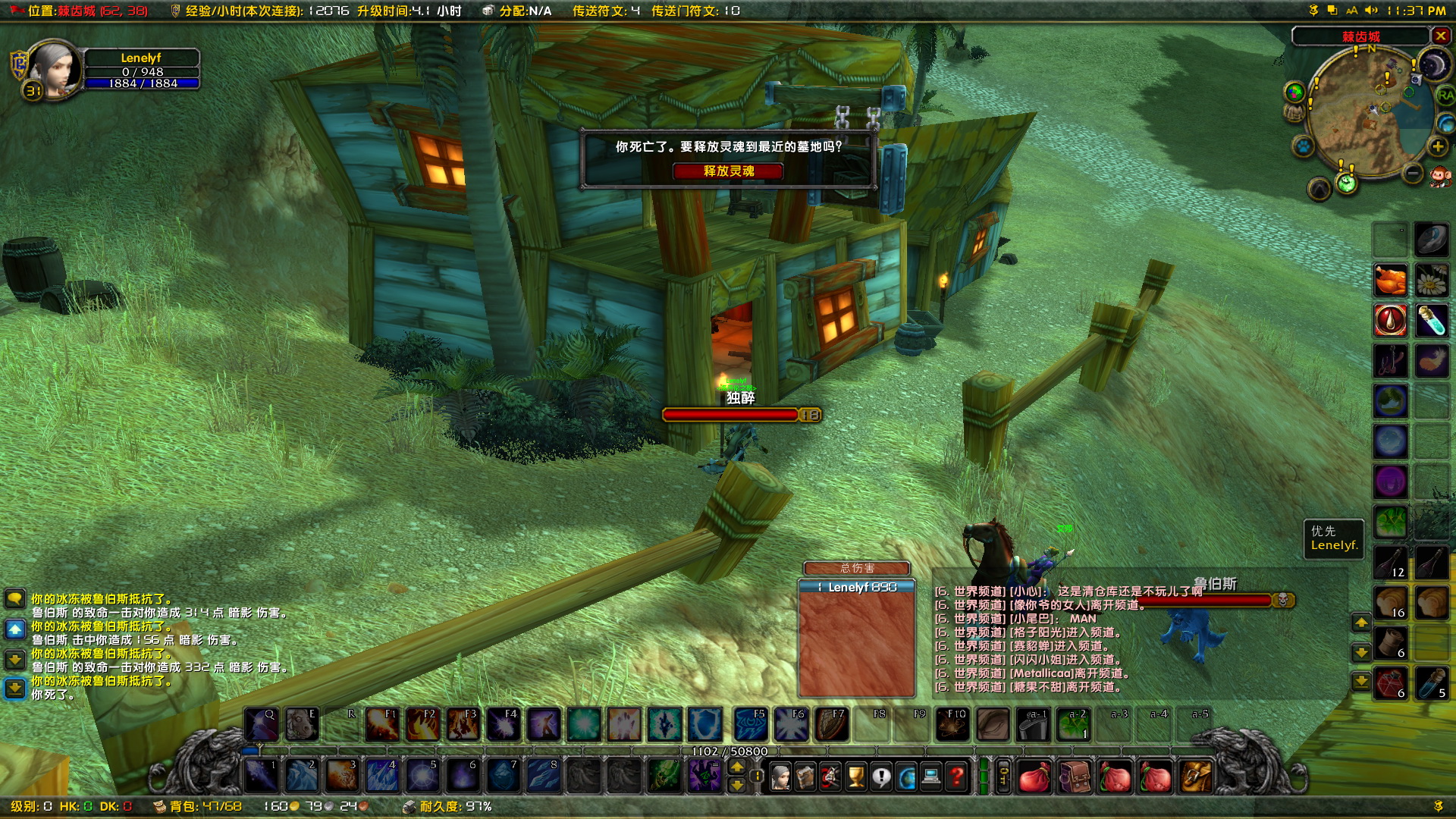Zoom in minimap using the plus button
This screenshot has height=819, width=1456.
[x=1437, y=146]
